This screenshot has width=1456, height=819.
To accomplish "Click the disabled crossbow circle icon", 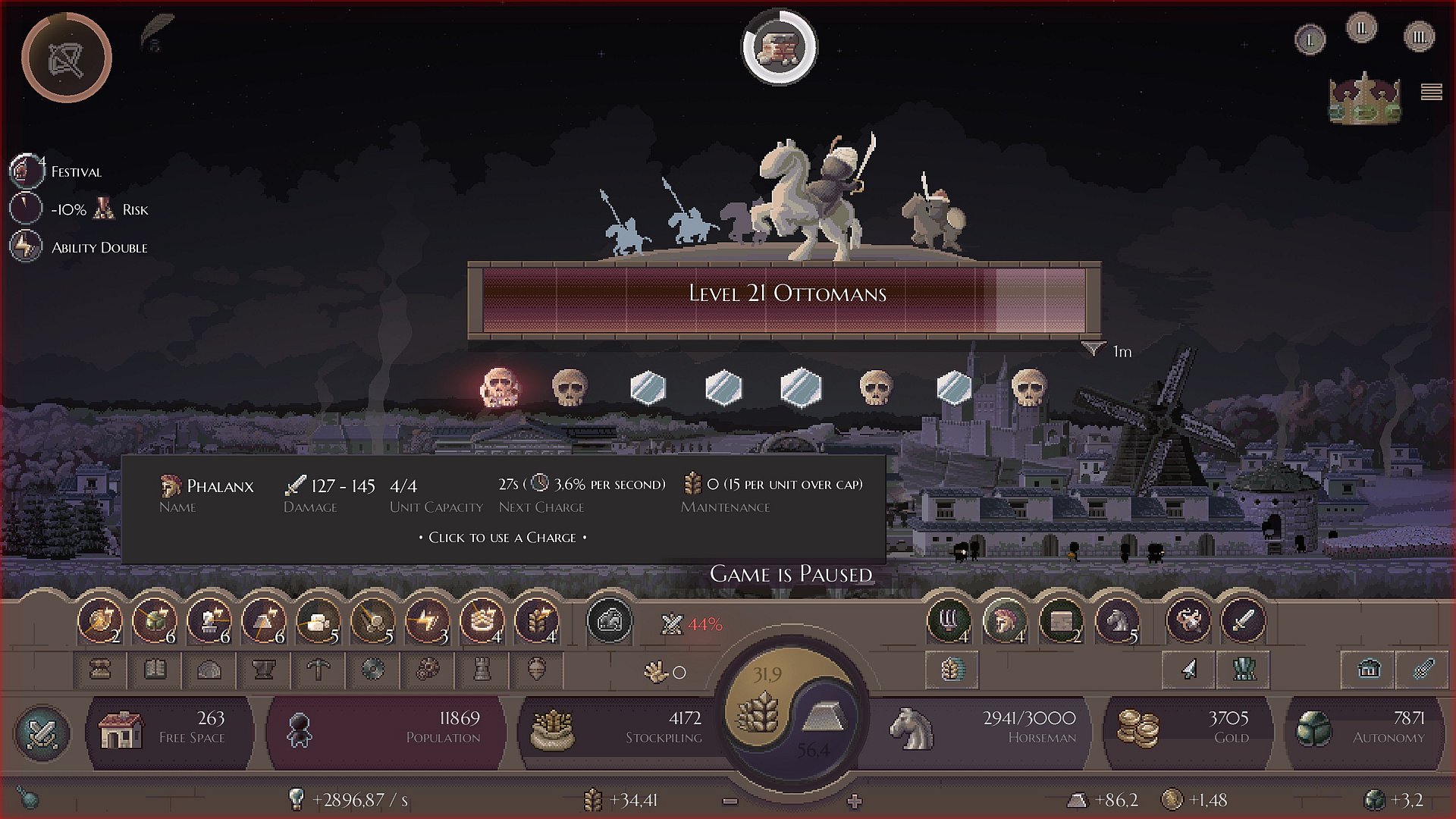I will tap(67, 58).
